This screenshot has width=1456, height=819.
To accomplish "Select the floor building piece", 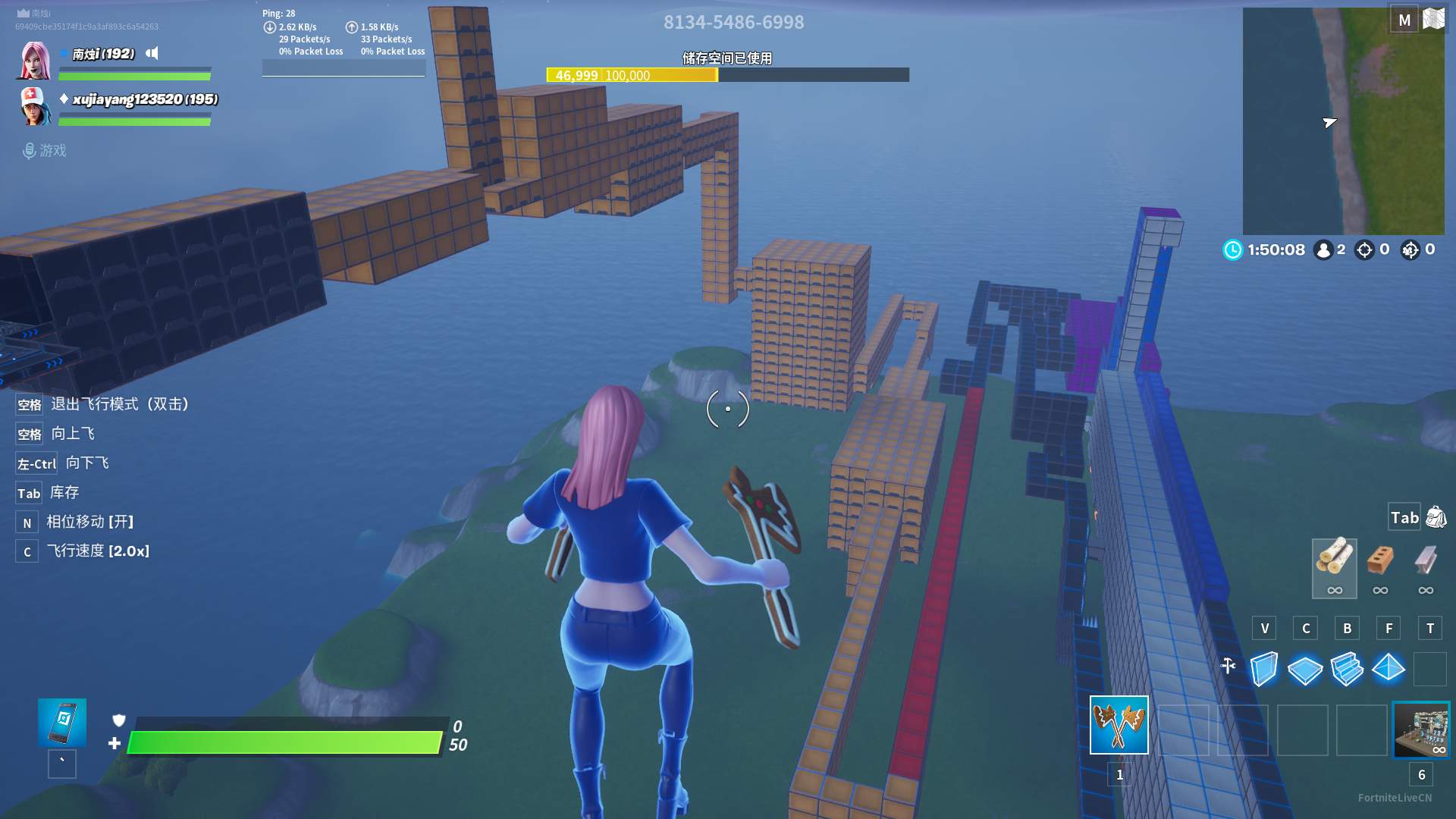I will point(1304,670).
